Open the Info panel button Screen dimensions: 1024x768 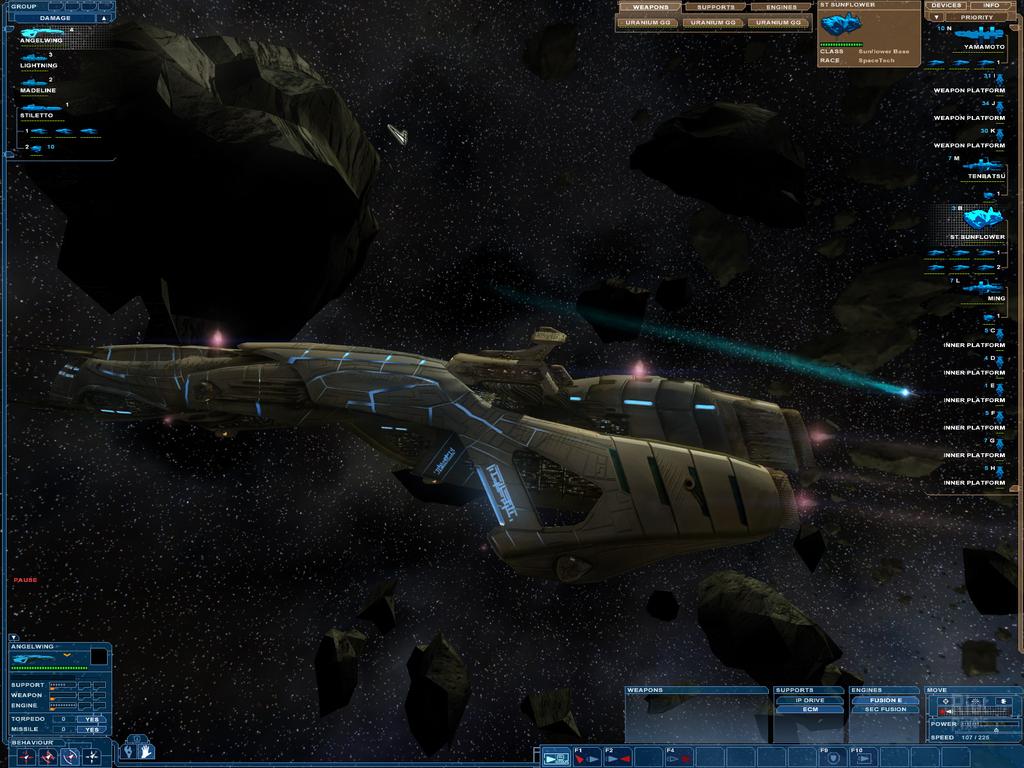(x=990, y=5)
